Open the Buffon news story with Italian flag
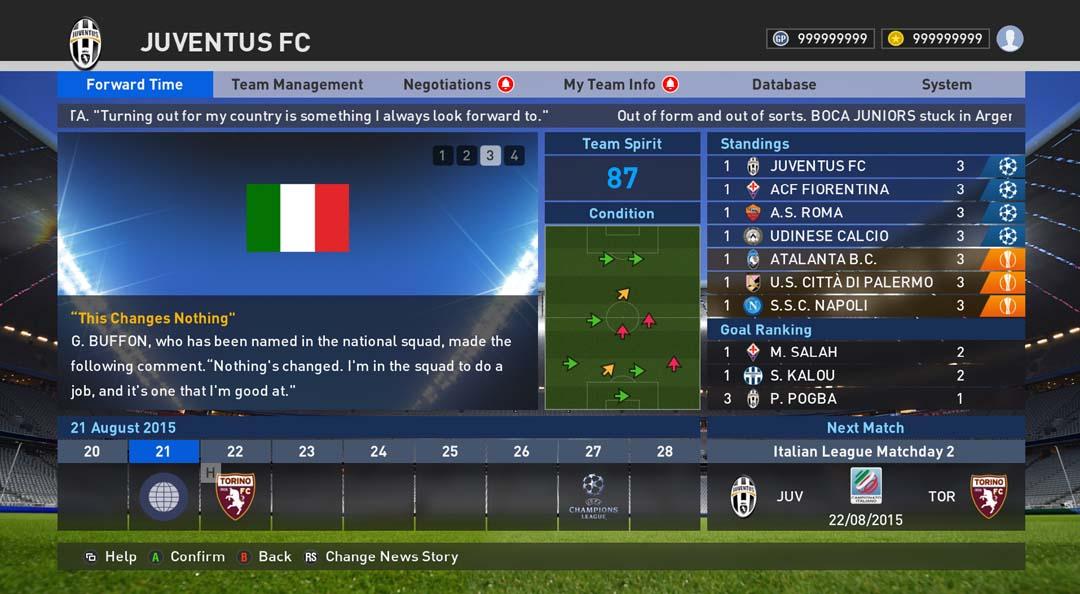The height and width of the screenshot is (594, 1080). click(297, 270)
